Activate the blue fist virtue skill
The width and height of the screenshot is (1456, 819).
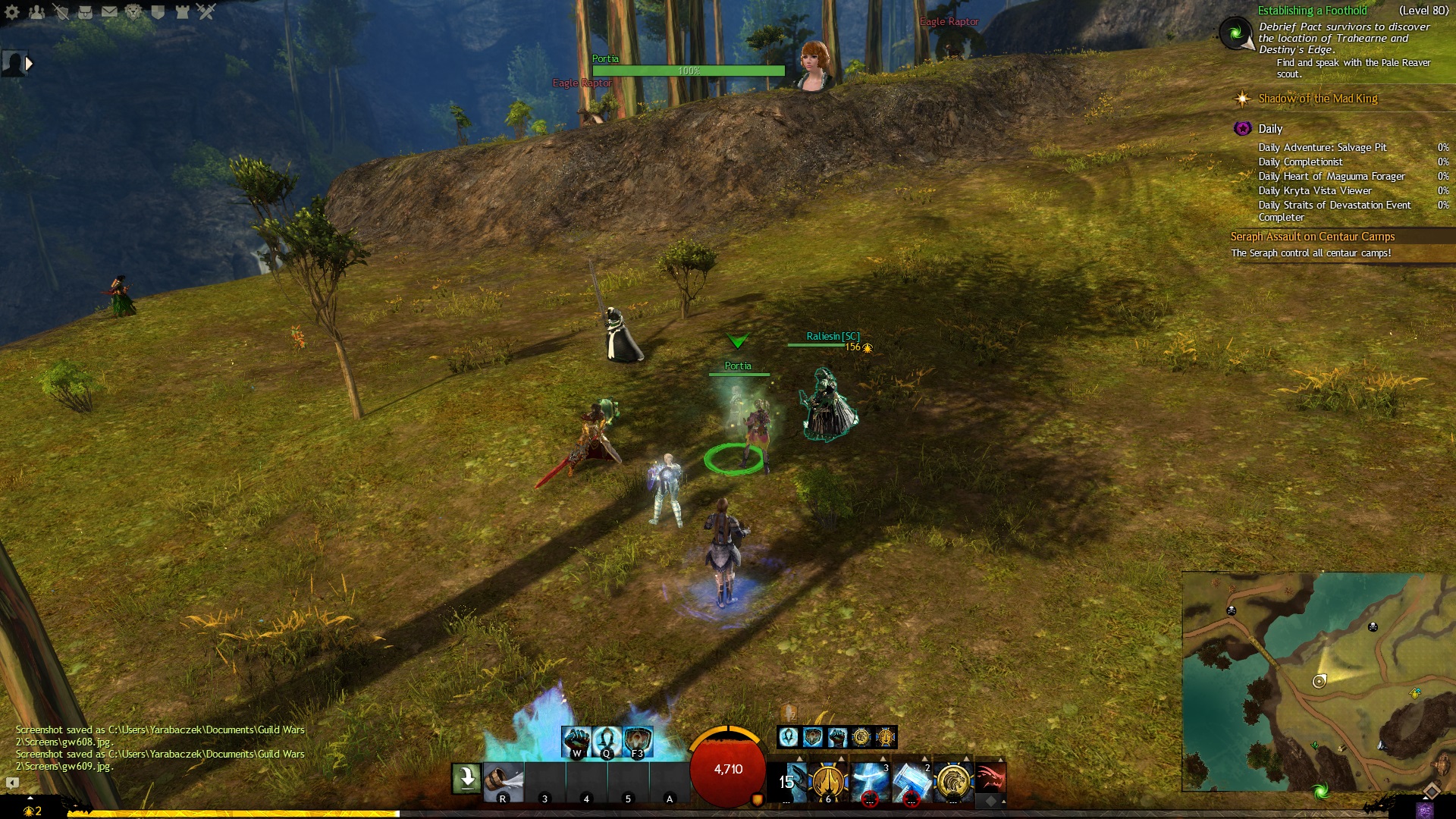(x=576, y=741)
